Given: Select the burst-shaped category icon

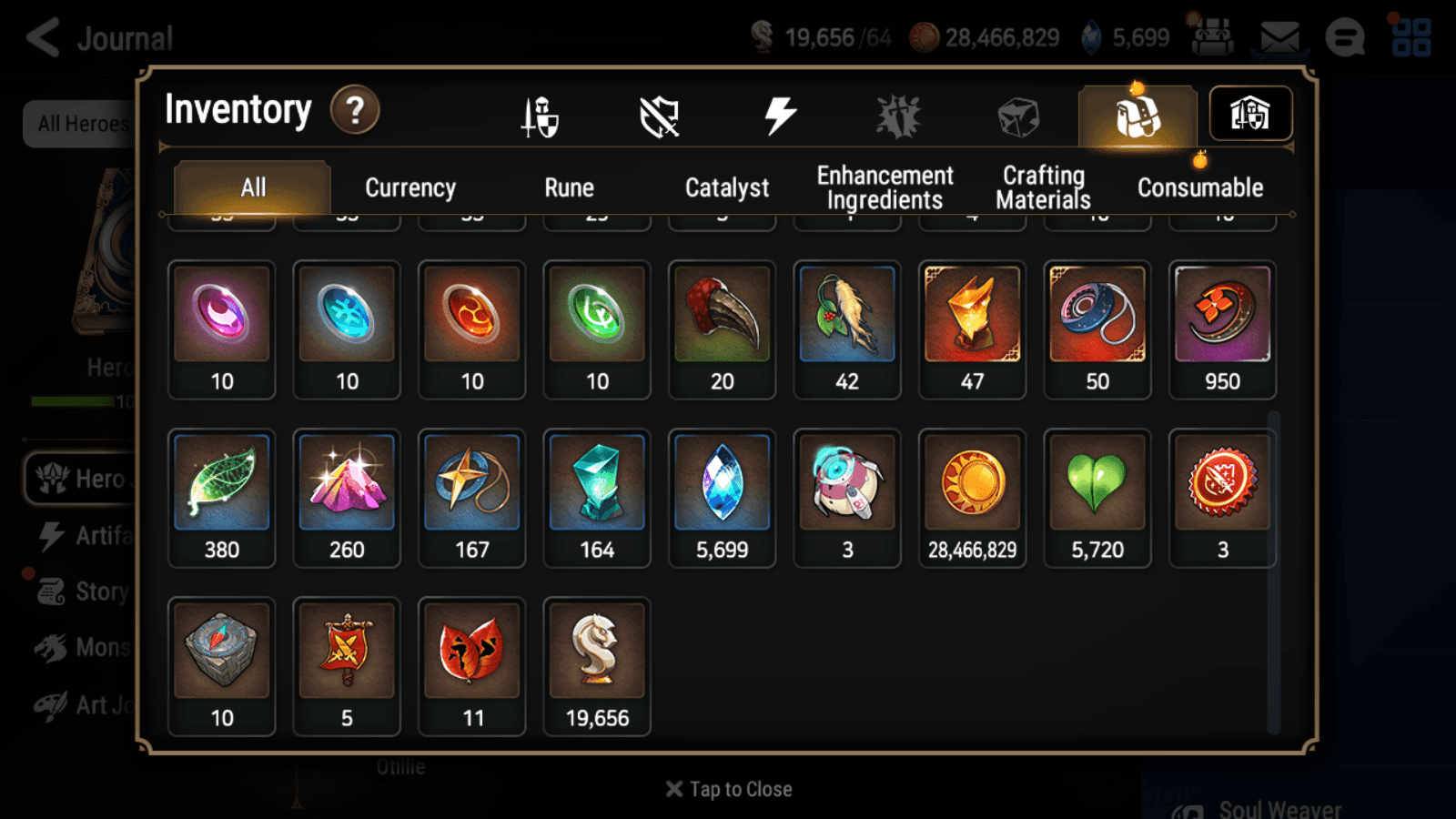Looking at the screenshot, I should tap(897, 115).
